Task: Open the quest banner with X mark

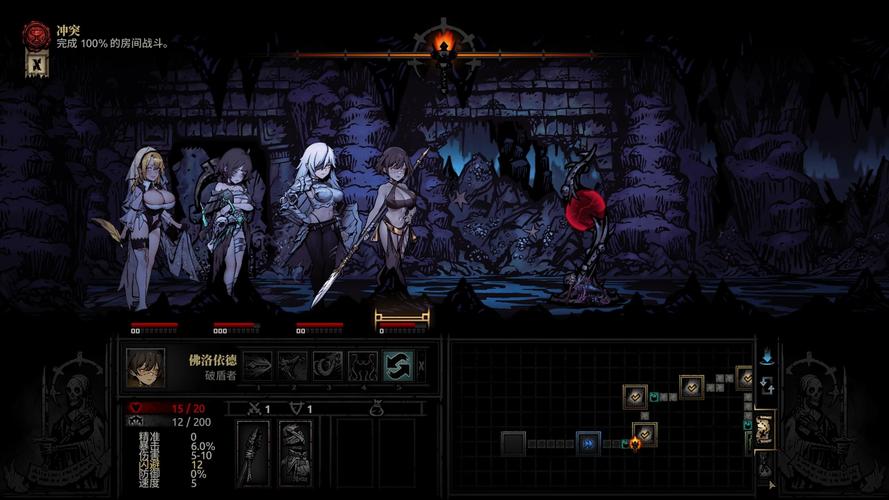Action: (36, 65)
